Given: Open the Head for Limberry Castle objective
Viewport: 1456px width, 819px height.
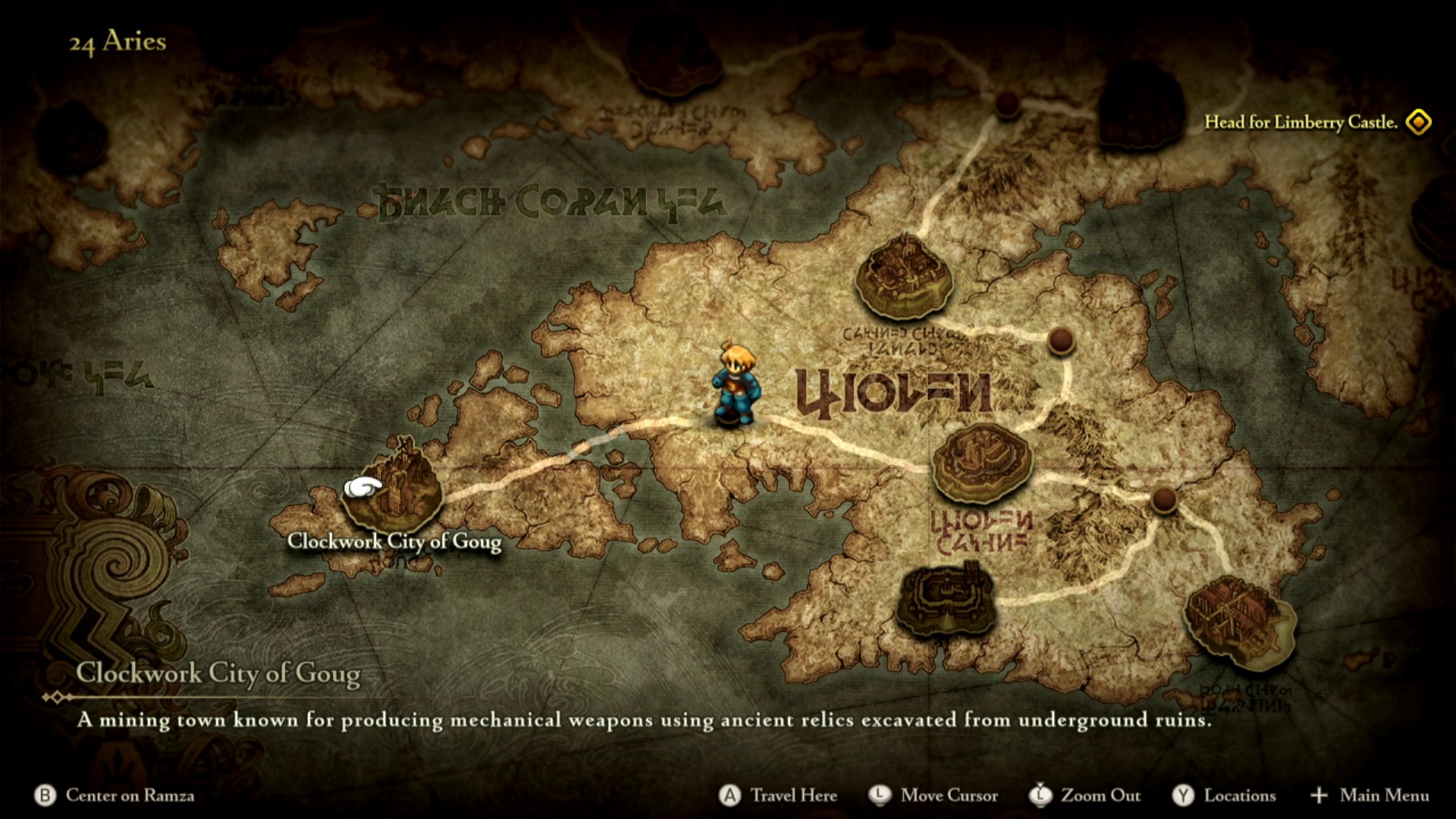Looking at the screenshot, I should click(1300, 122).
